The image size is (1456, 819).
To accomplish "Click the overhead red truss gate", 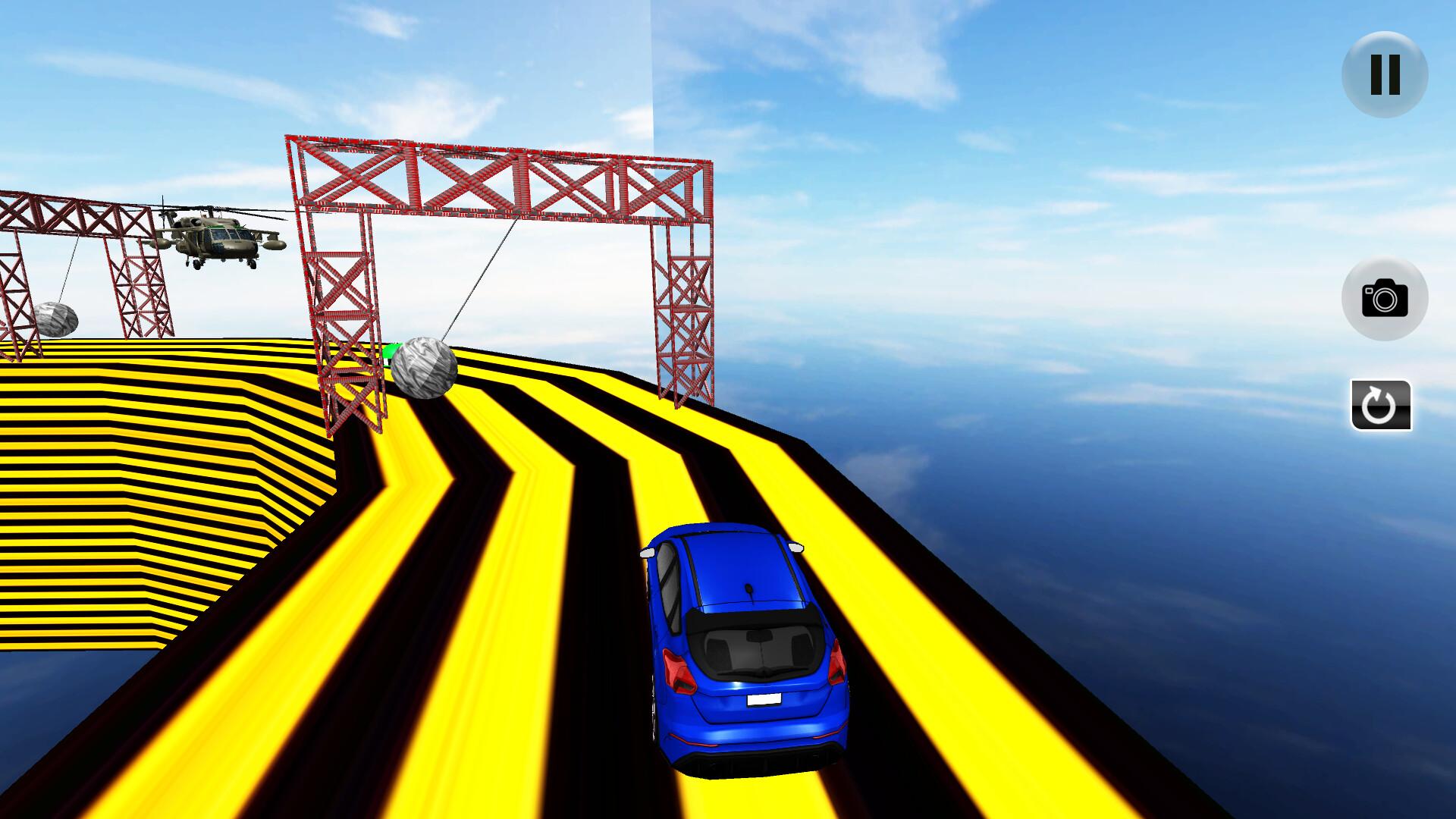I will pyautogui.click(x=500, y=182).
